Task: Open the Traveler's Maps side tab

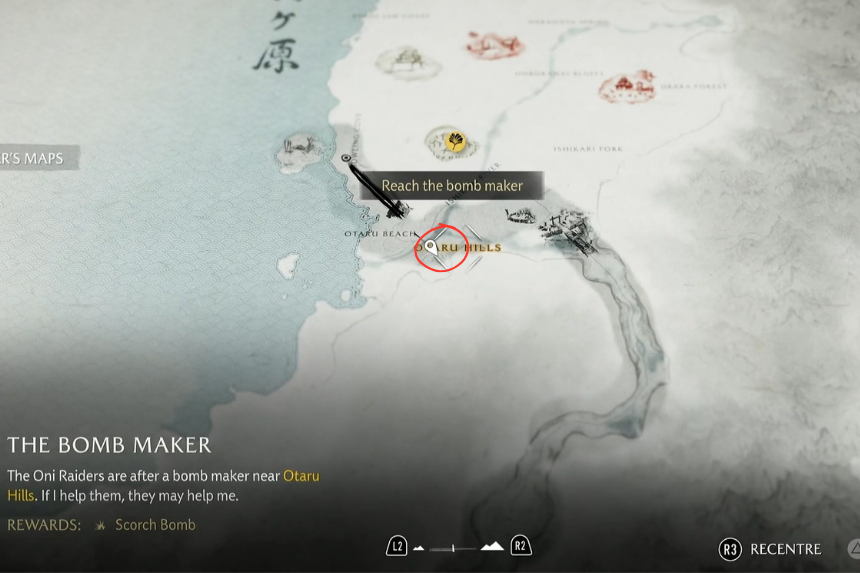Action: coord(36,158)
